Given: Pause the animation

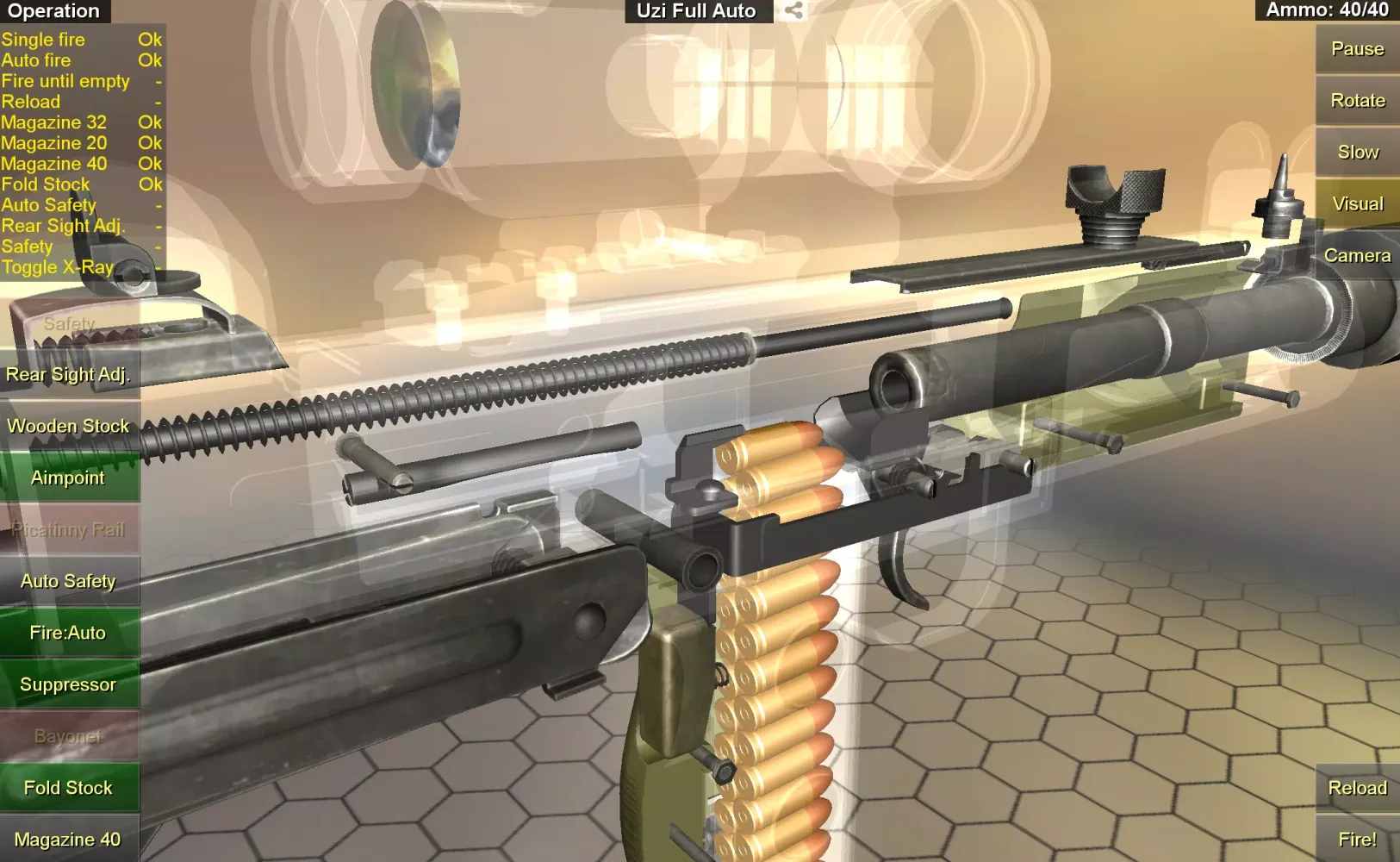Looking at the screenshot, I should point(1357,49).
